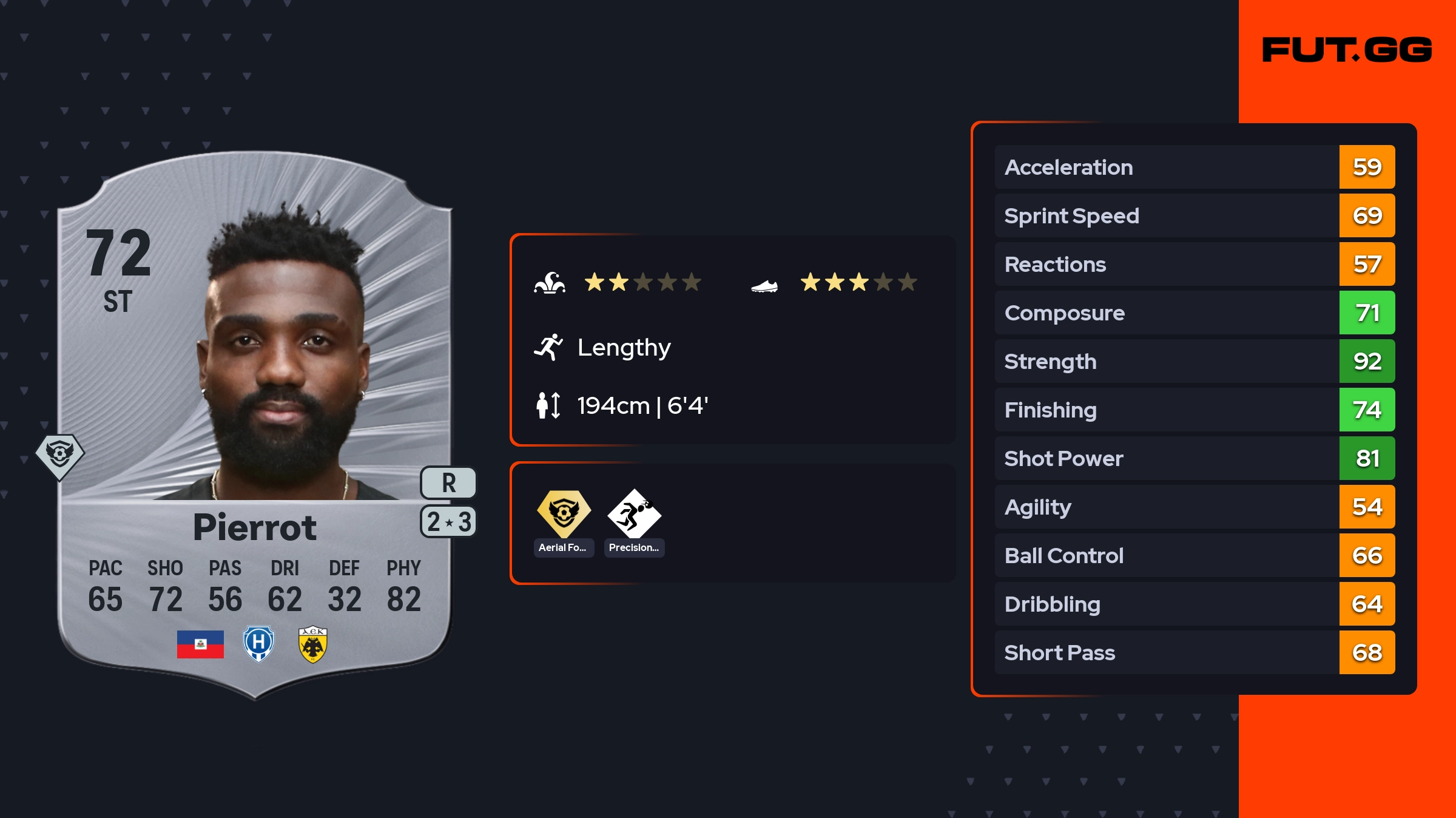Screen dimensions: 1456x818
Task: Click the Haiti flag on the card
Action: pos(200,644)
